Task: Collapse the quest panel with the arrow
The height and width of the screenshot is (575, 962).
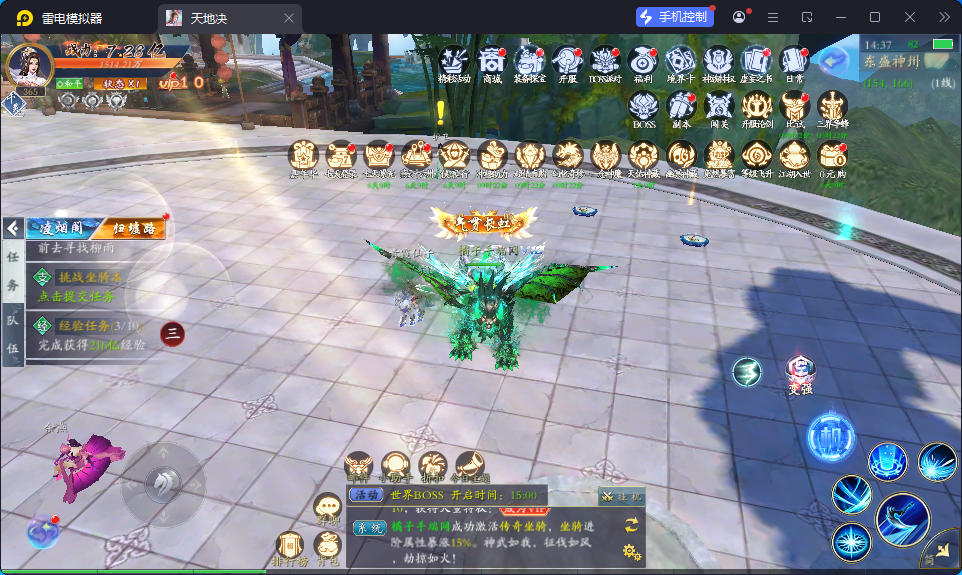Action: coord(13,229)
